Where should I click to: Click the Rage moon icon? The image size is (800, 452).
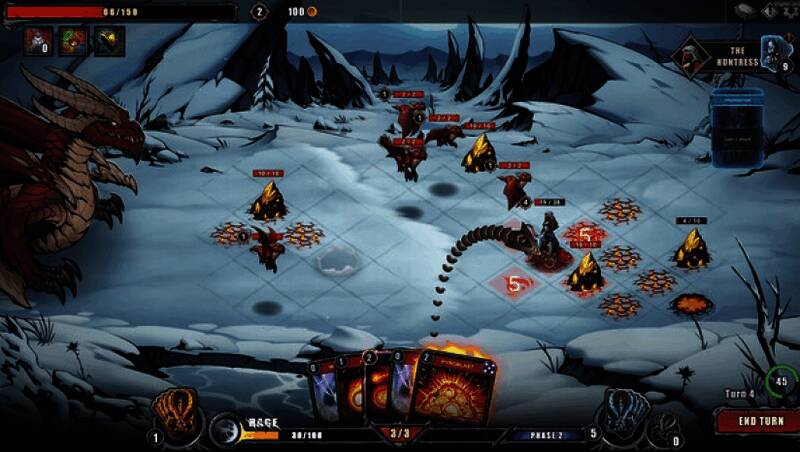[227, 428]
